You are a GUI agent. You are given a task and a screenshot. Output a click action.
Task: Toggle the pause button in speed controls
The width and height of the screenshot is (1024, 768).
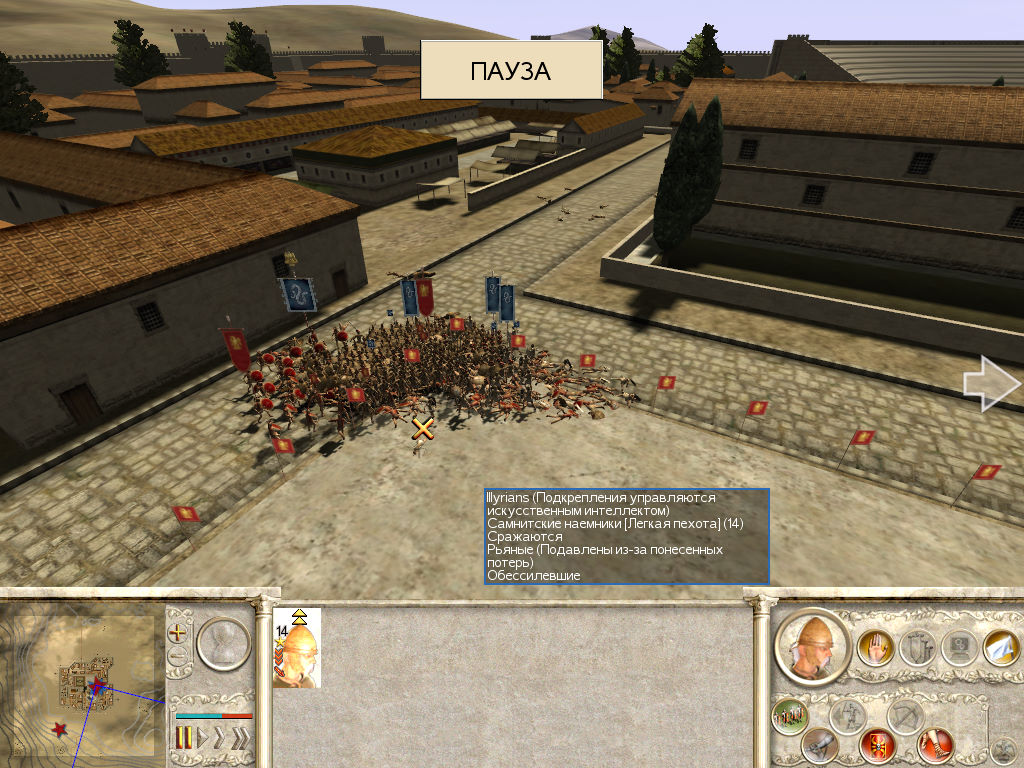tap(184, 738)
